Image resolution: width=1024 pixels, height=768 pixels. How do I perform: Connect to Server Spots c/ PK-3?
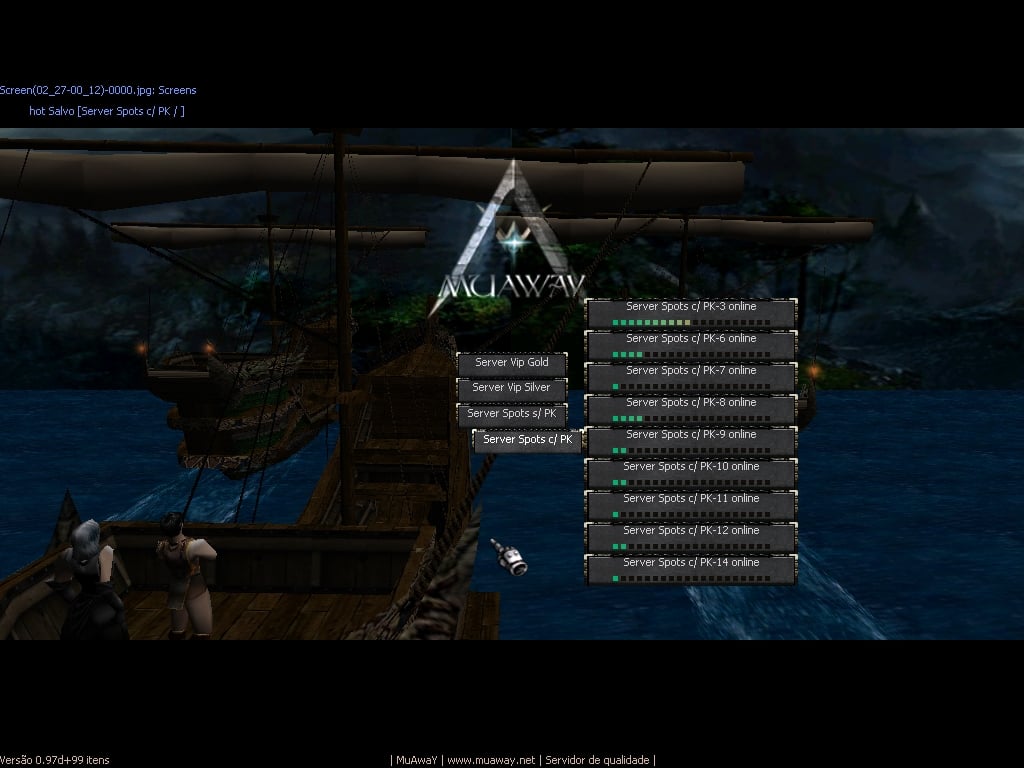pos(691,313)
